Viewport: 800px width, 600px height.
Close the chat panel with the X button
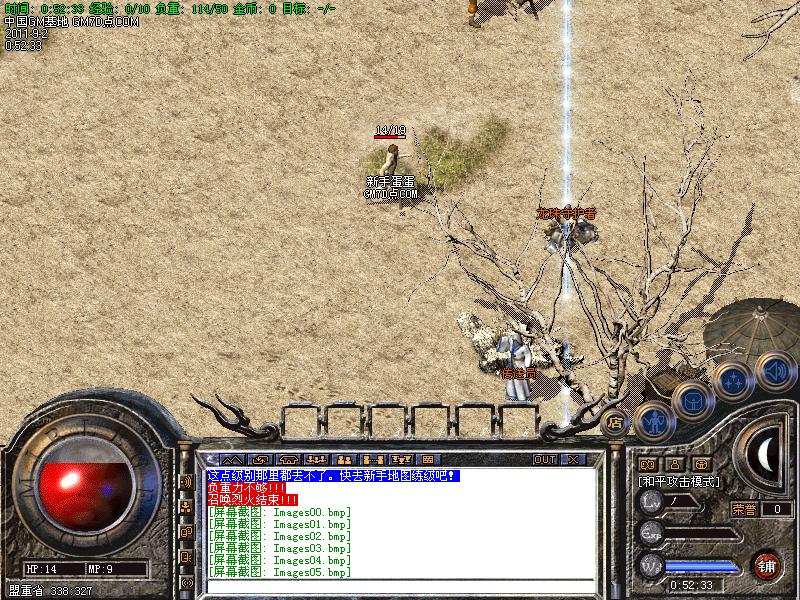tap(573, 459)
